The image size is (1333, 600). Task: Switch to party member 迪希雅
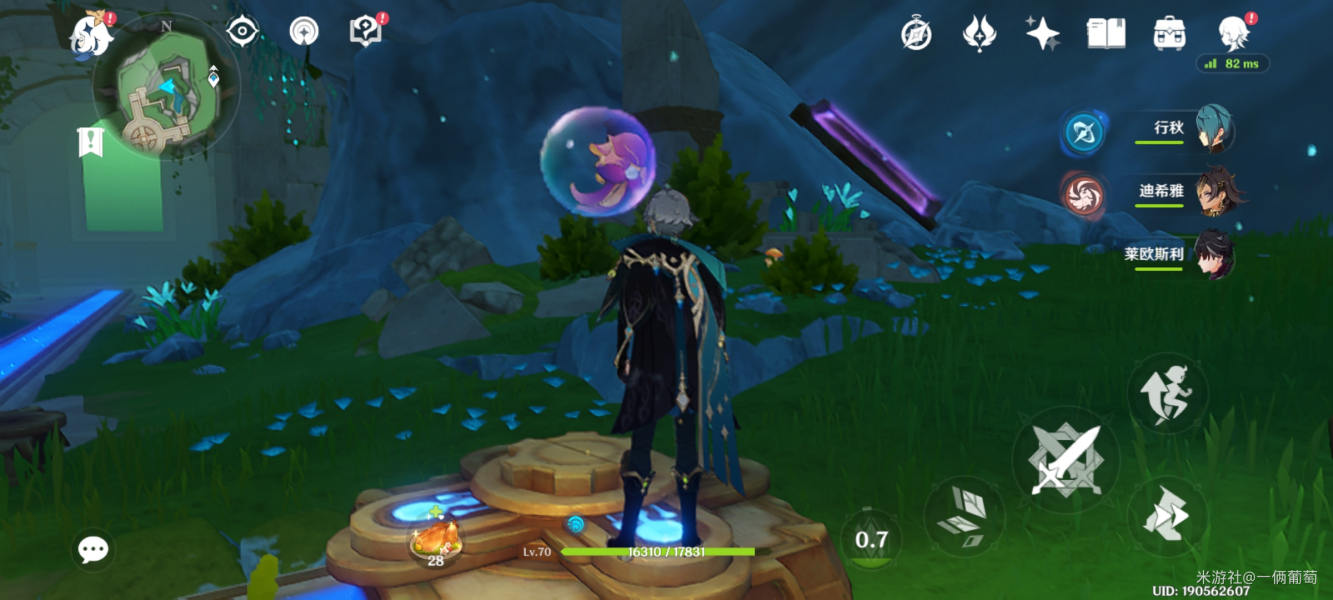coord(1214,190)
